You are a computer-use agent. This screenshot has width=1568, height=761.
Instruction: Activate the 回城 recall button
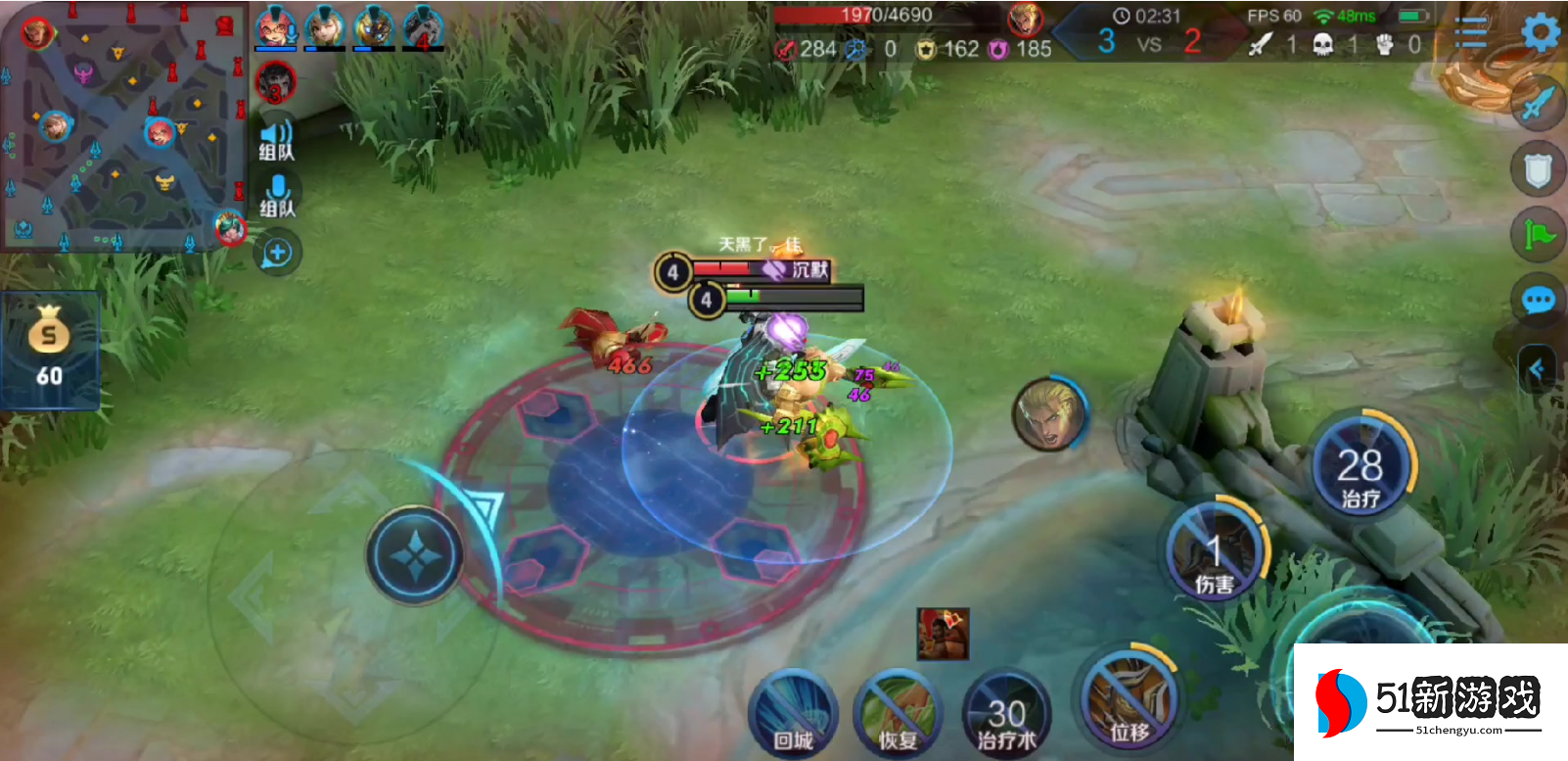coord(793,715)
